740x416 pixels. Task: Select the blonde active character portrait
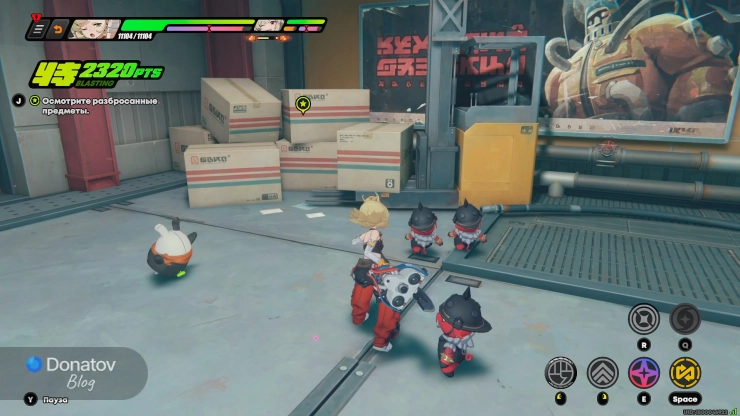point(93,28)
